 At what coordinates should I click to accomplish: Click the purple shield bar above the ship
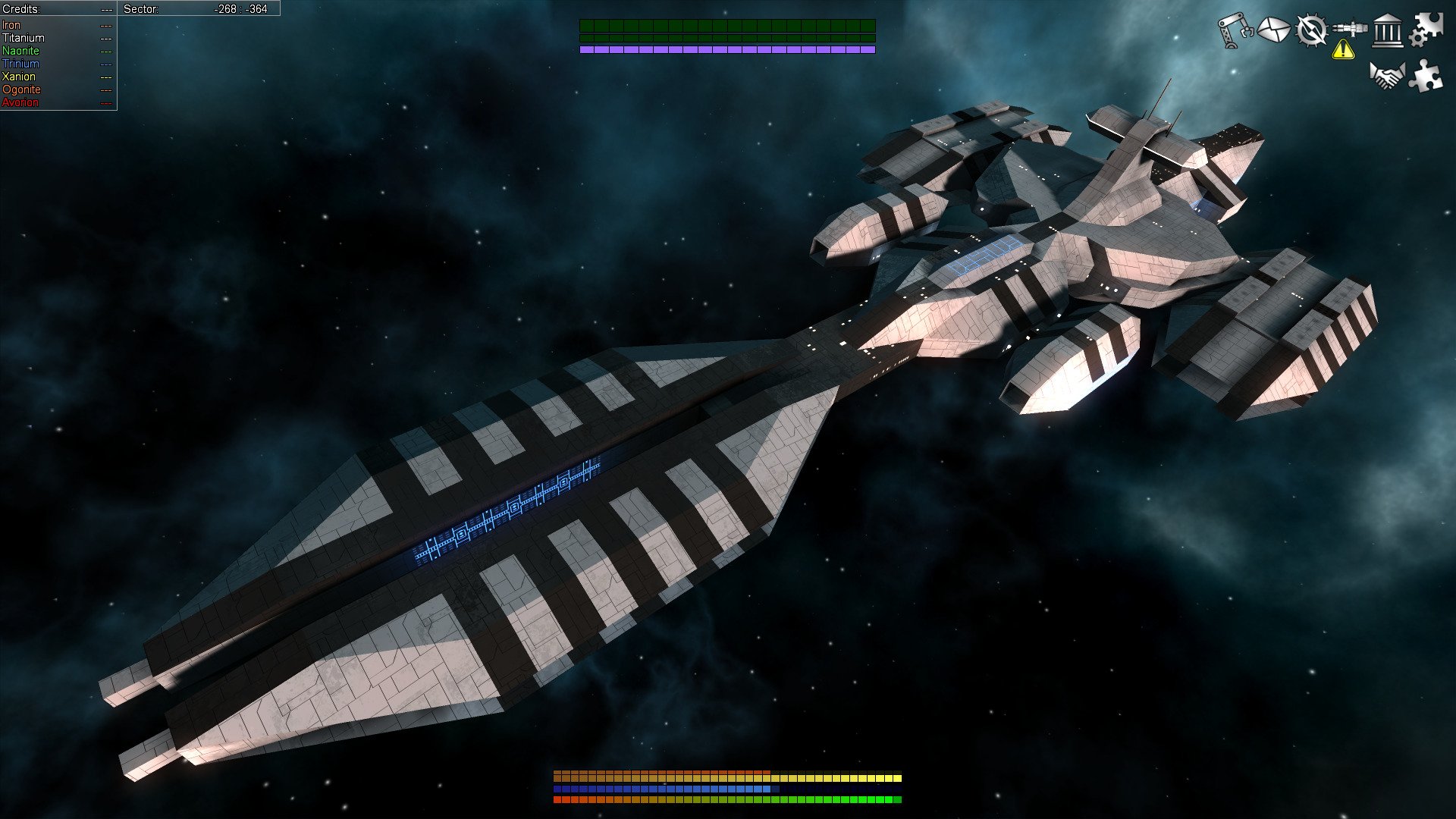(x=728, y=49)
